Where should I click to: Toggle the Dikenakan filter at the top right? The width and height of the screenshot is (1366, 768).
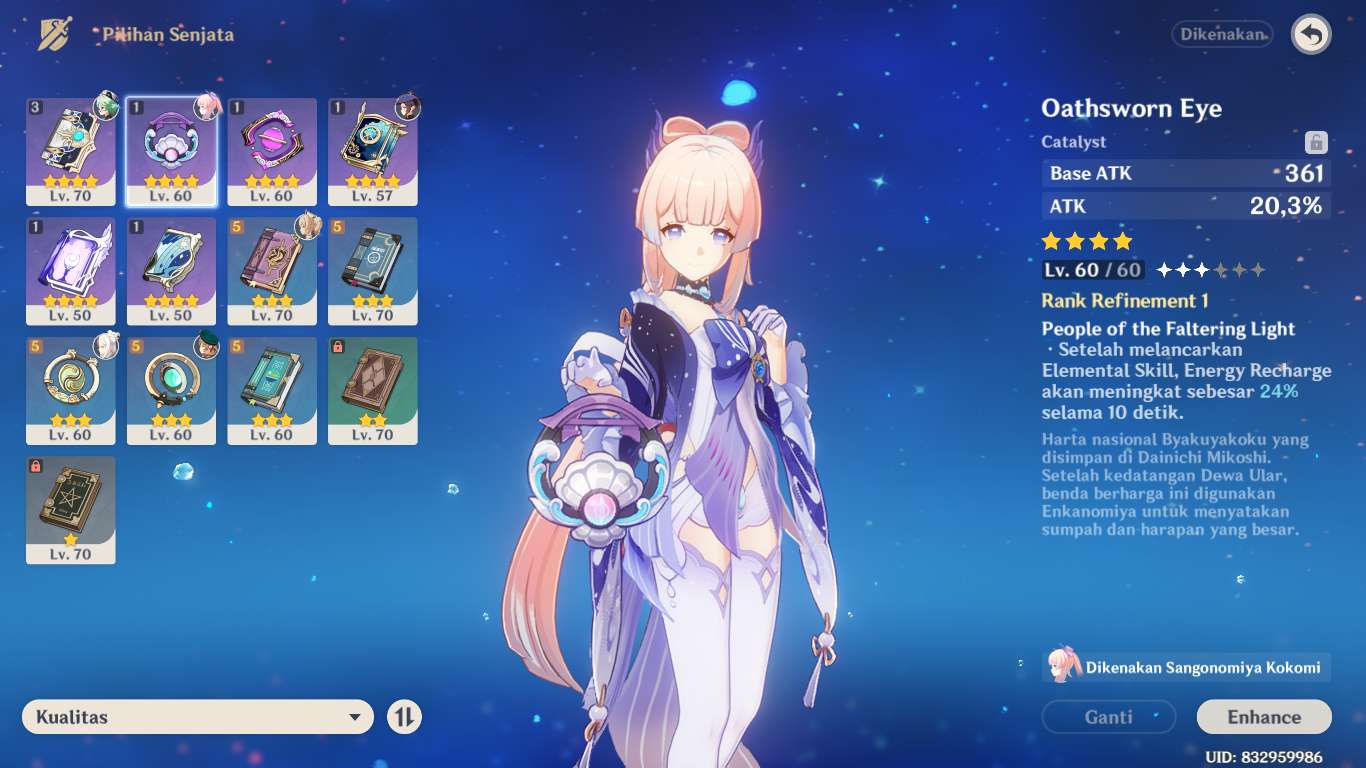pyautogui.click(x=1222, y=34)
